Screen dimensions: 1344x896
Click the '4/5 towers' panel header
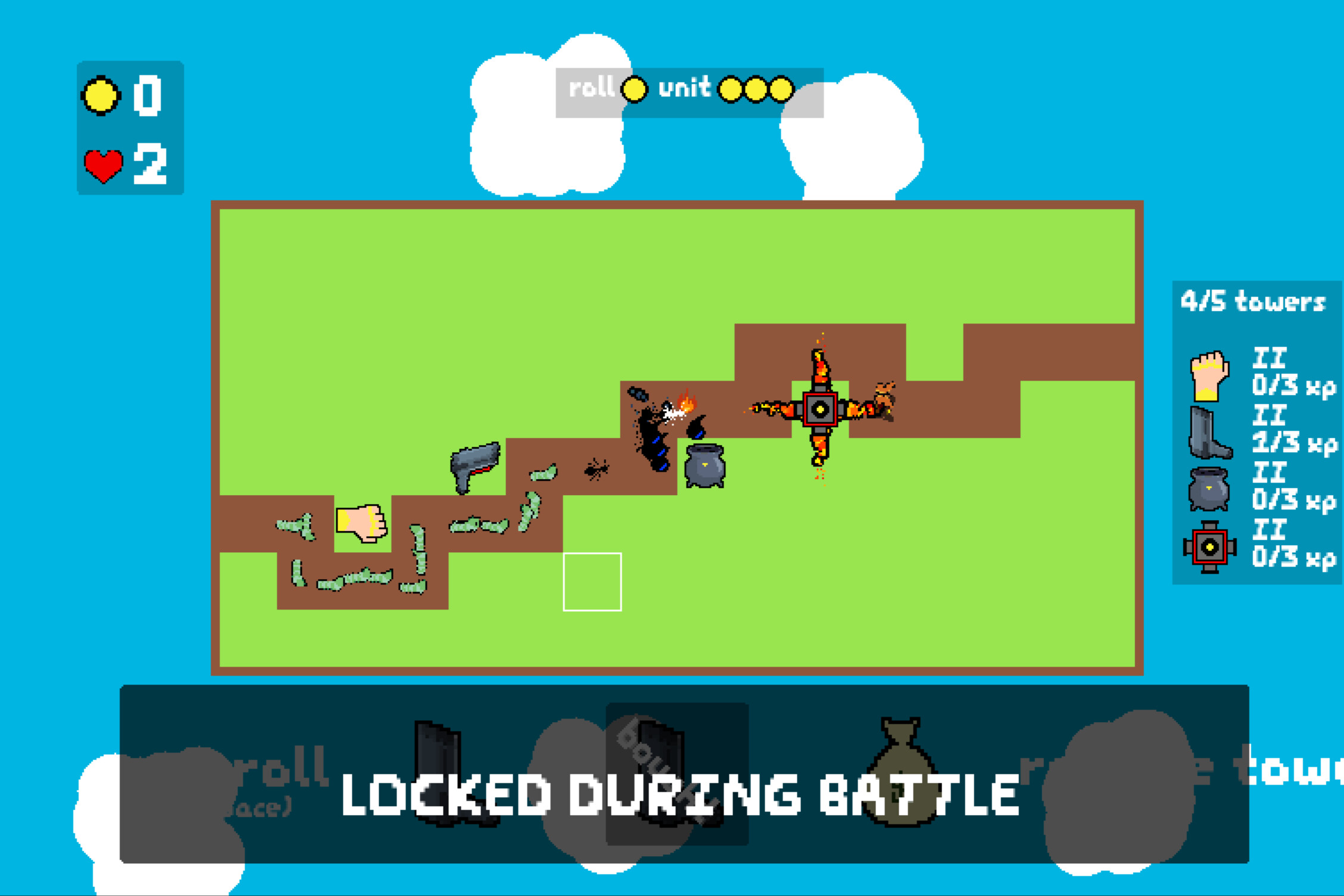click(1254, 301)
